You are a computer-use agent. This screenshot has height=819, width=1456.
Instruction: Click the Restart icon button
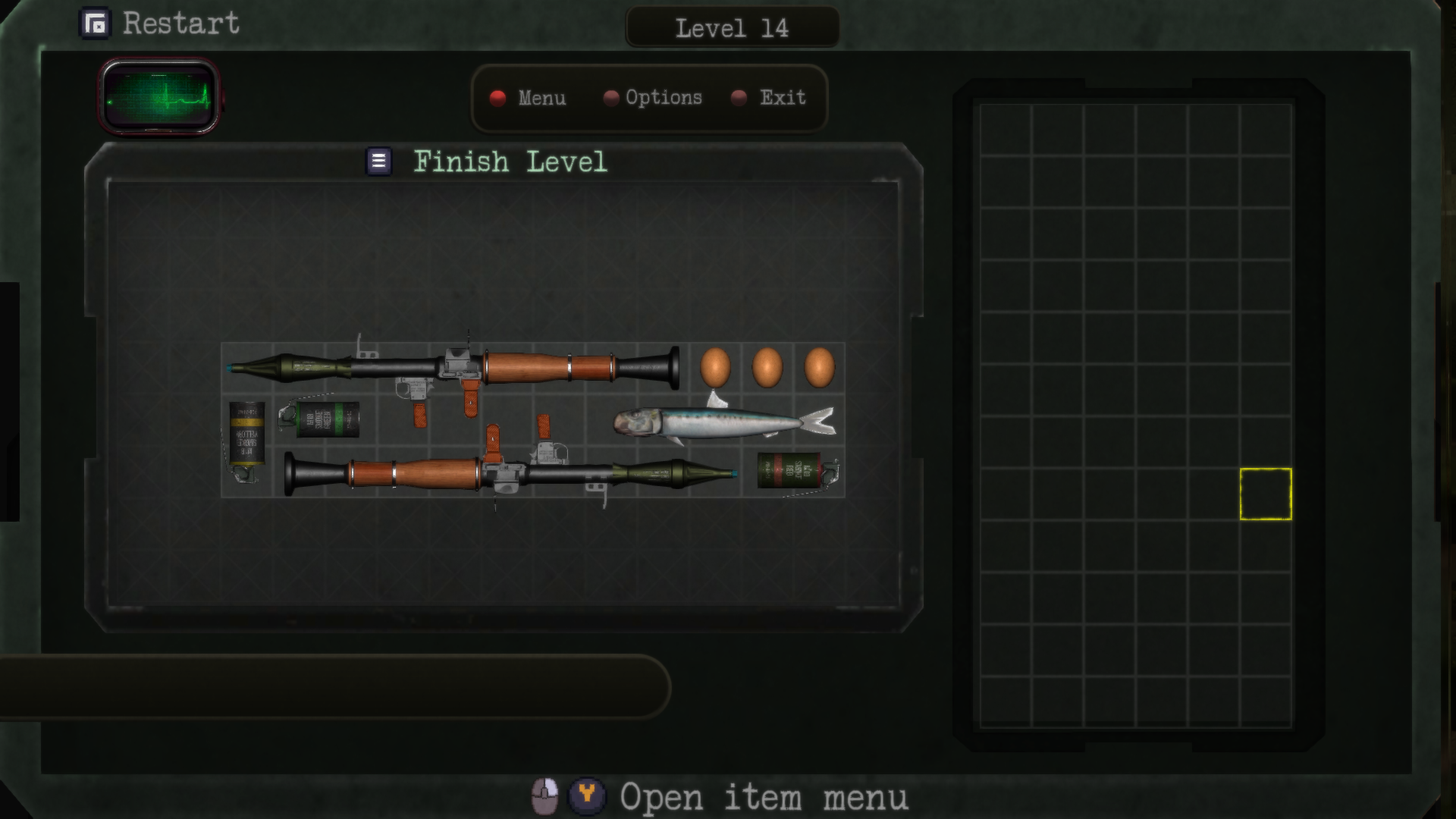(95, 23)
